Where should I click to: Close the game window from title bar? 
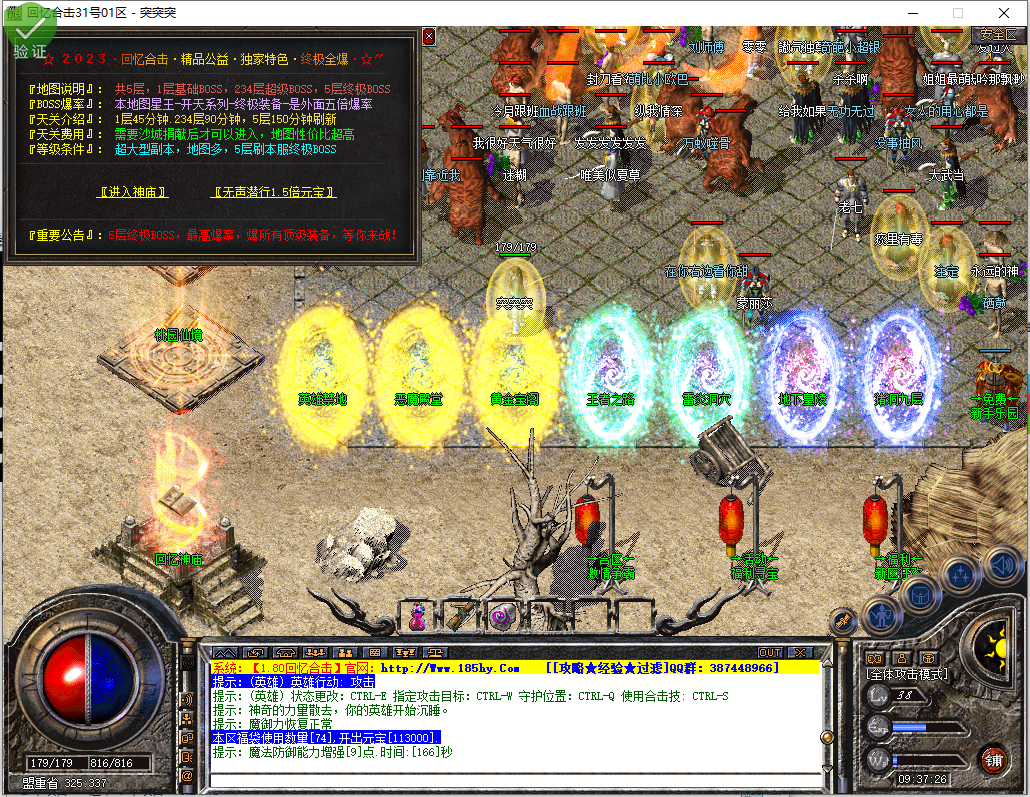[x=1004, y=13]
